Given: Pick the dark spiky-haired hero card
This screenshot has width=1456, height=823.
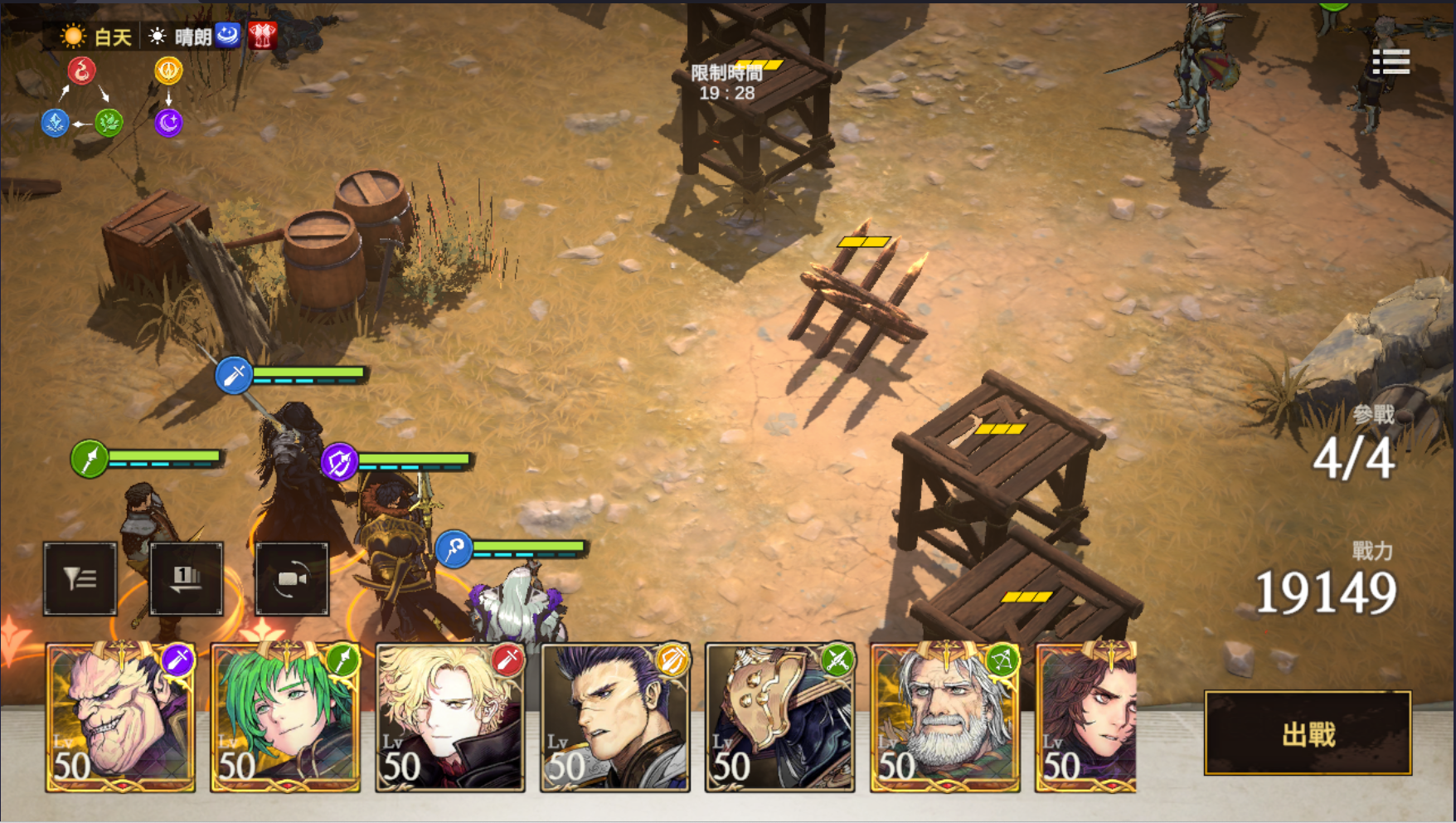Looking at the screenshot, I should click(x=614, y=717).
